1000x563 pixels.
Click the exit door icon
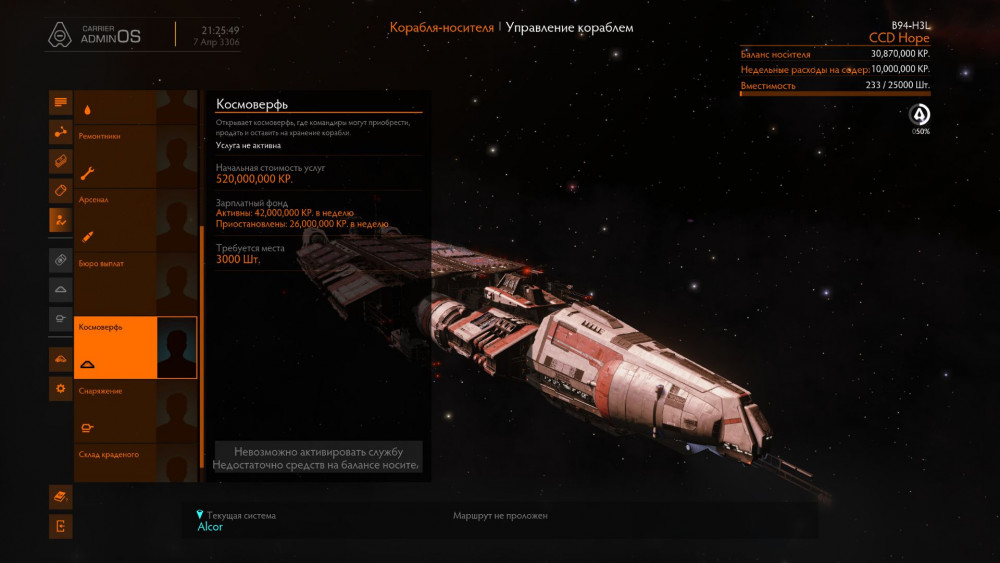pyautogui.click(x=61, y=526)
